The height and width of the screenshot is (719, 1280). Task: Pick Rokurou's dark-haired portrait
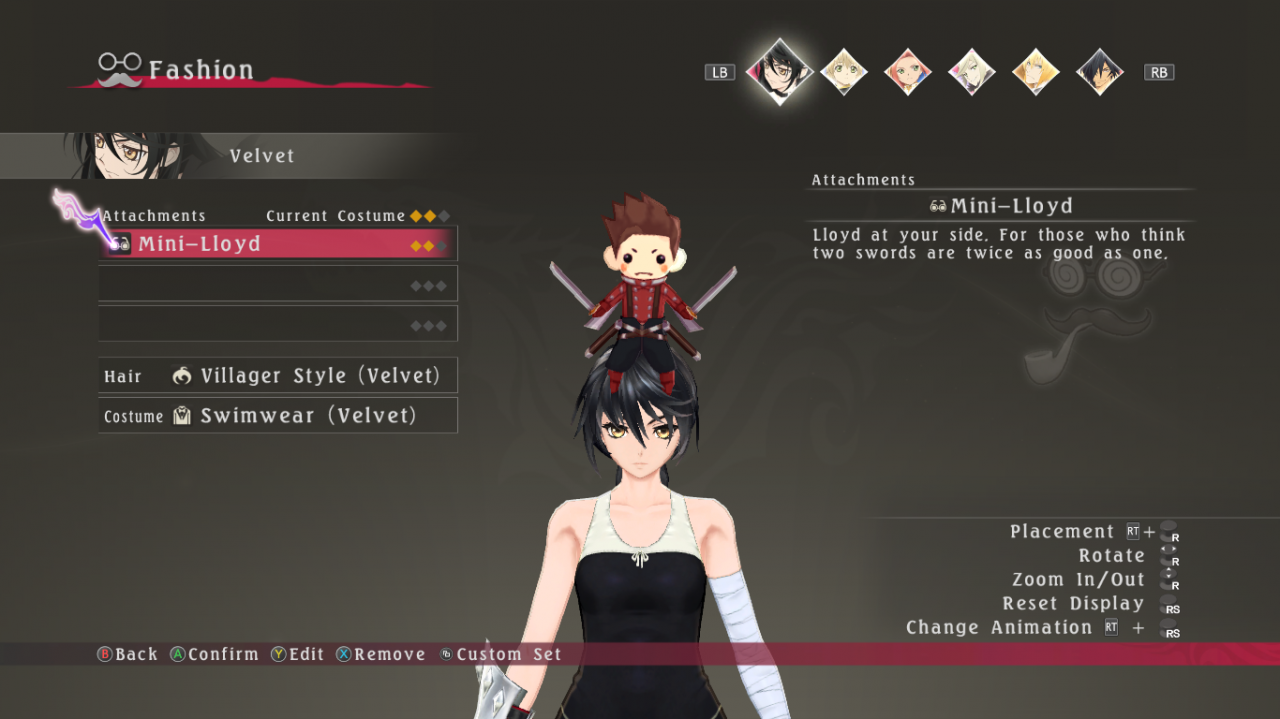point(1100,72)
